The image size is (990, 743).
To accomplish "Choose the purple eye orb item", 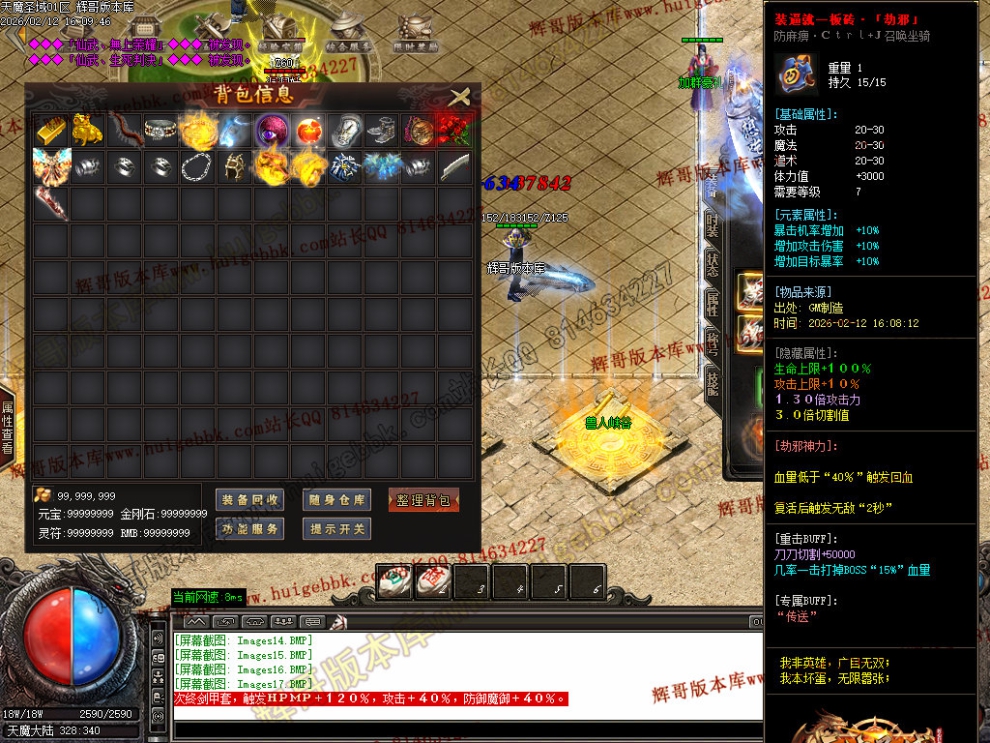I will (x=272, y=131).
